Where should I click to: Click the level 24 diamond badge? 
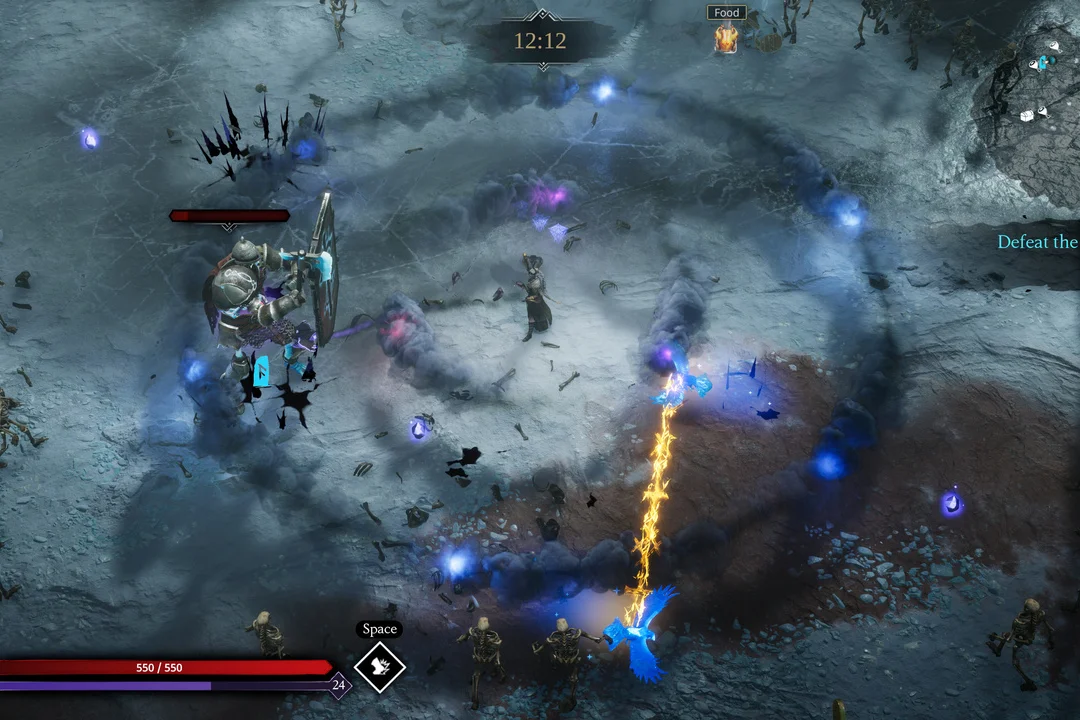pyautogui.click(x=339, y=686)
